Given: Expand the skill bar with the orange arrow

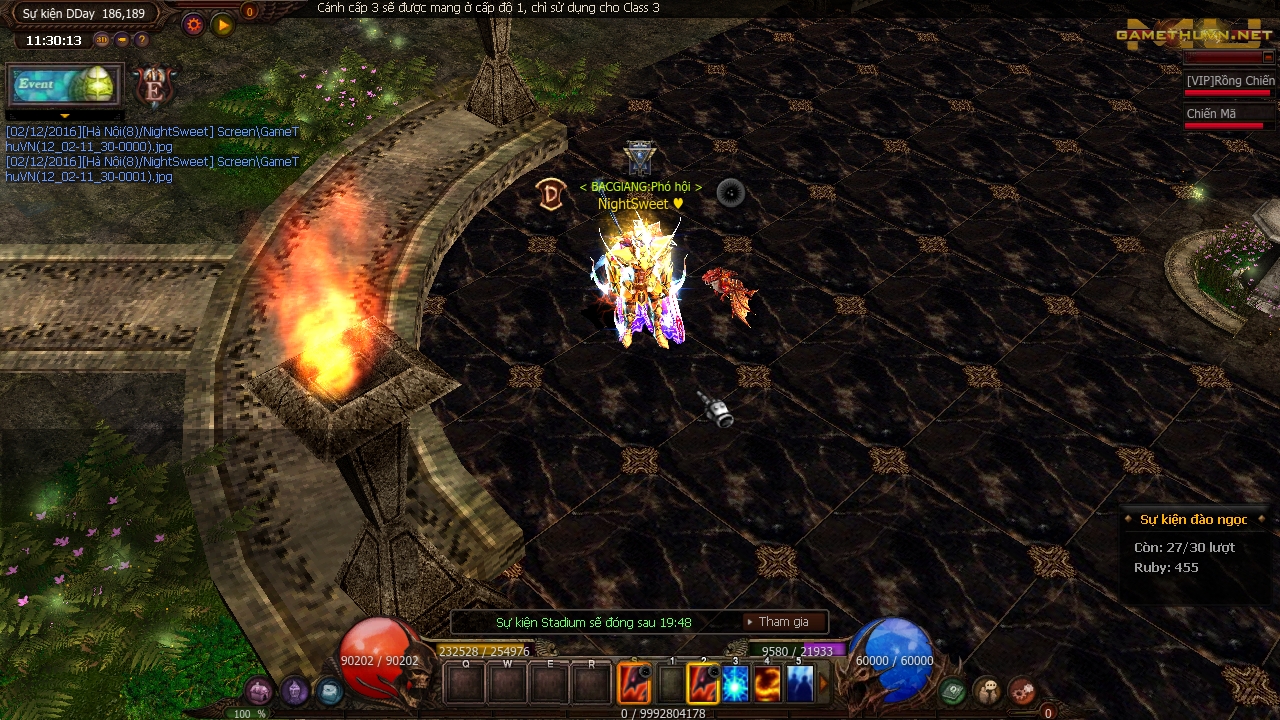Looking at the screenshot, I should 823,684.
